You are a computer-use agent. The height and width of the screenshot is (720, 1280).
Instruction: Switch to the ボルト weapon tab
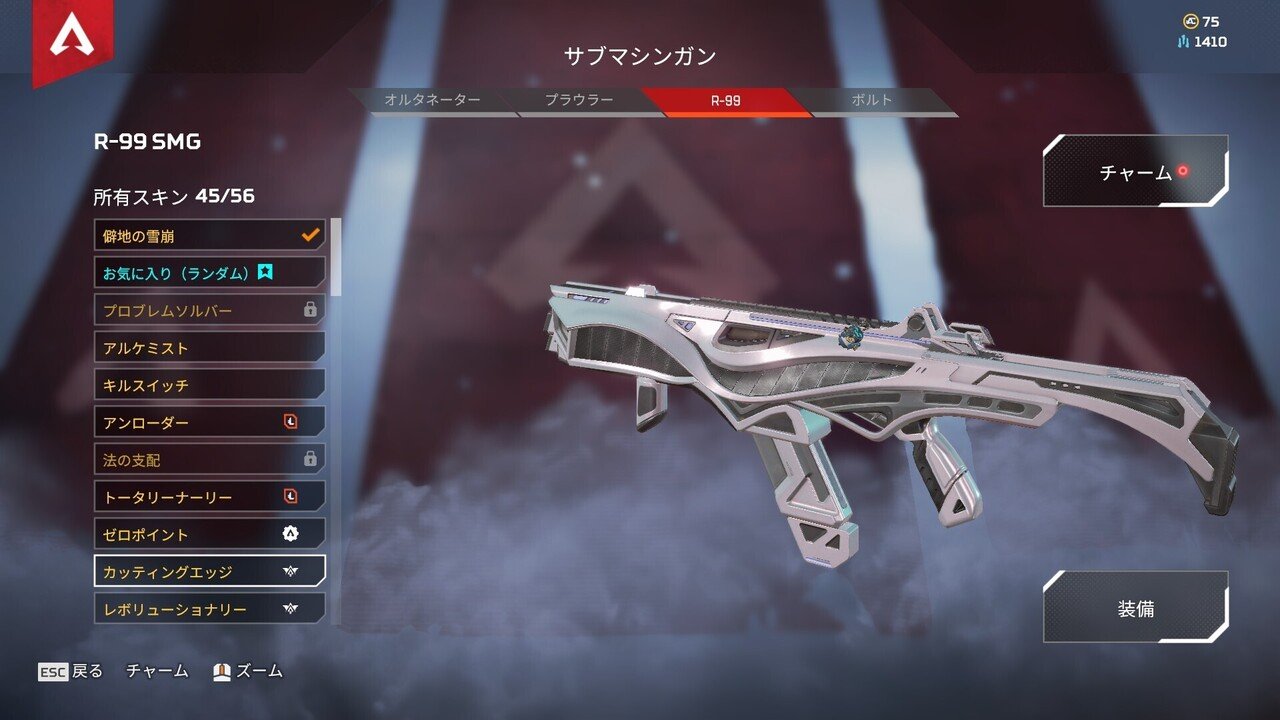click(x=874, y=99)
